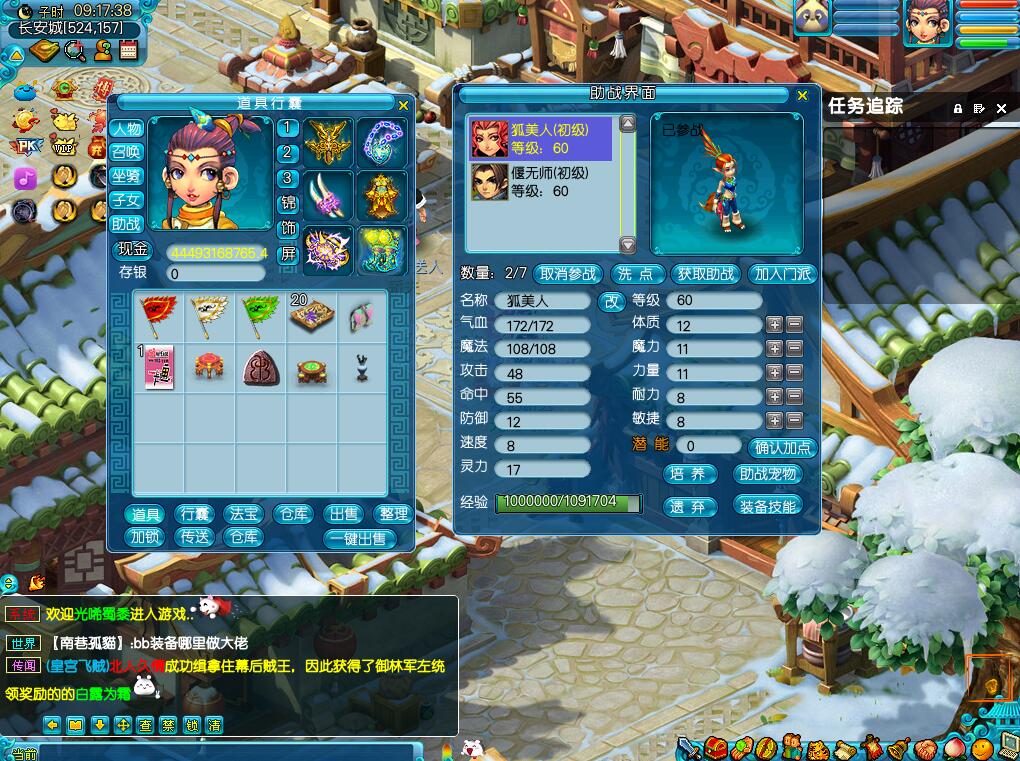Confirm stat points with 确认加点
Screen dimensions: 1020x761
(x=782, y=448)
